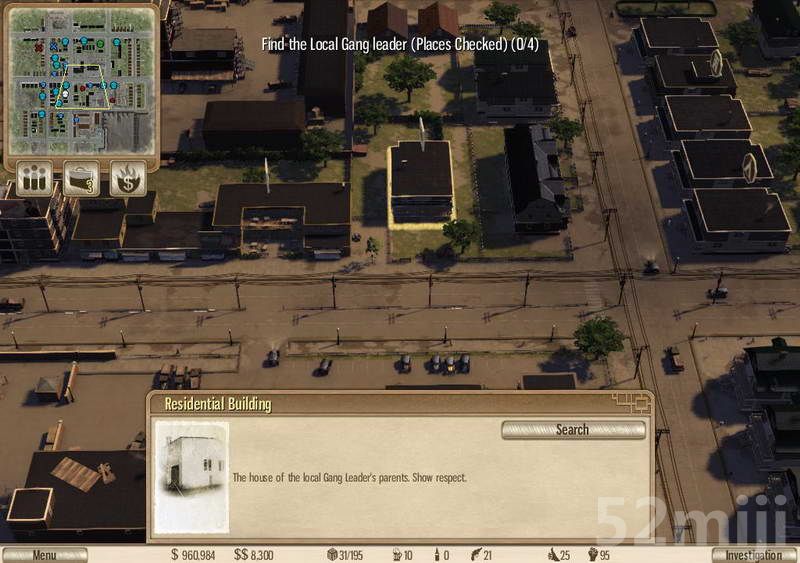The image size is (800, 563).
Task: Open the briefcase icon marked 3
Action: point(81,178)
